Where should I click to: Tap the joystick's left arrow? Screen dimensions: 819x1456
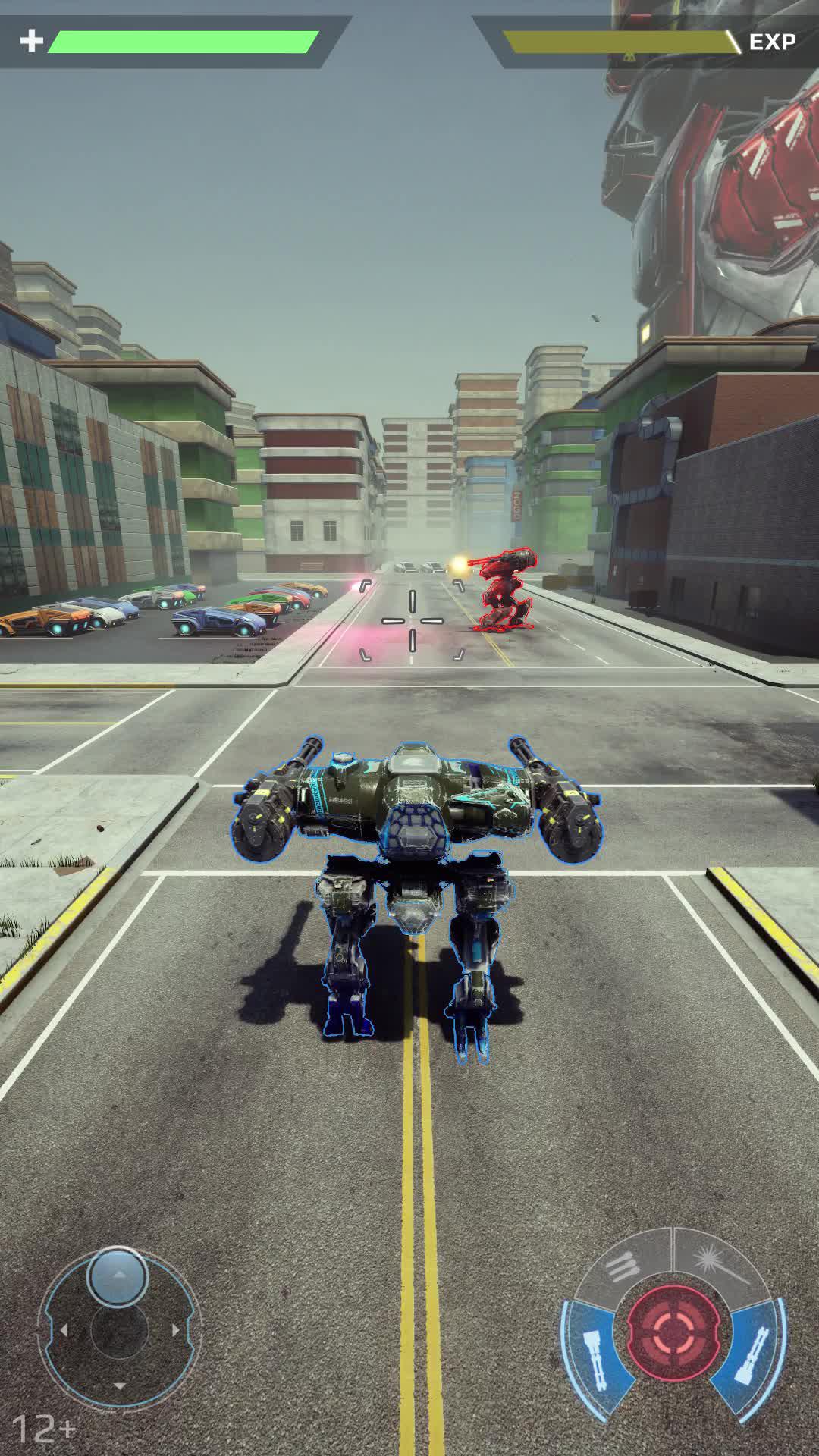(64, 1330)
